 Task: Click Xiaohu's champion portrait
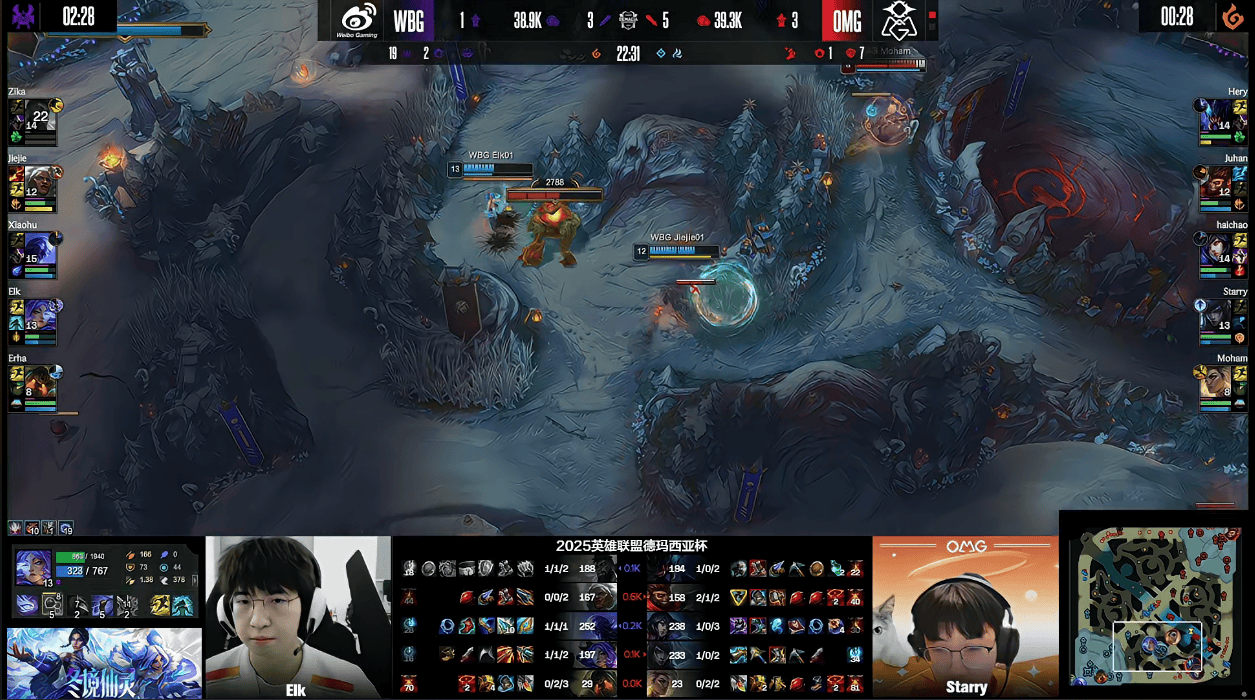pyautogui.click(x=42, y=248)
